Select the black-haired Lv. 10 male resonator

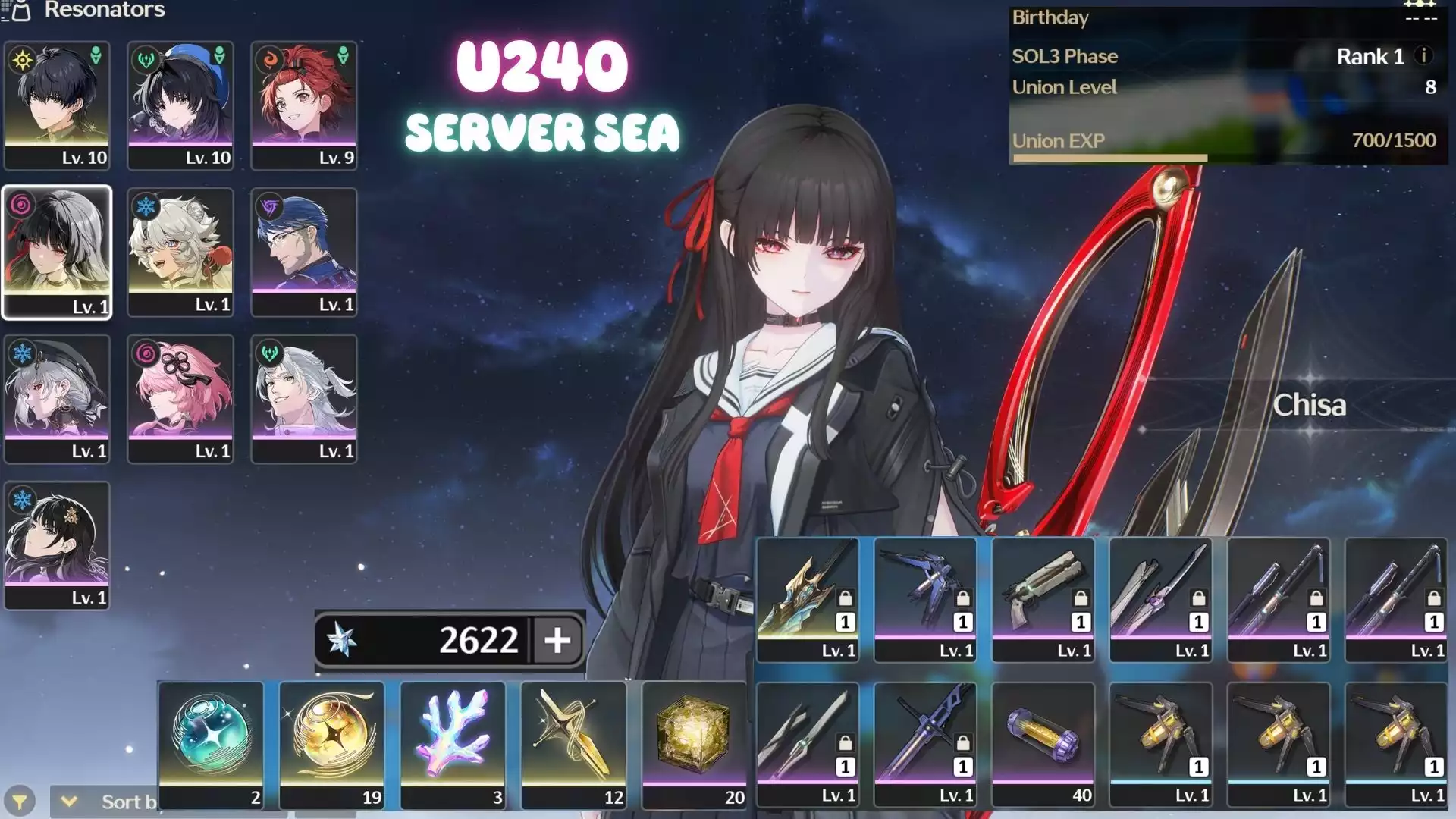(x=57, y=105)
